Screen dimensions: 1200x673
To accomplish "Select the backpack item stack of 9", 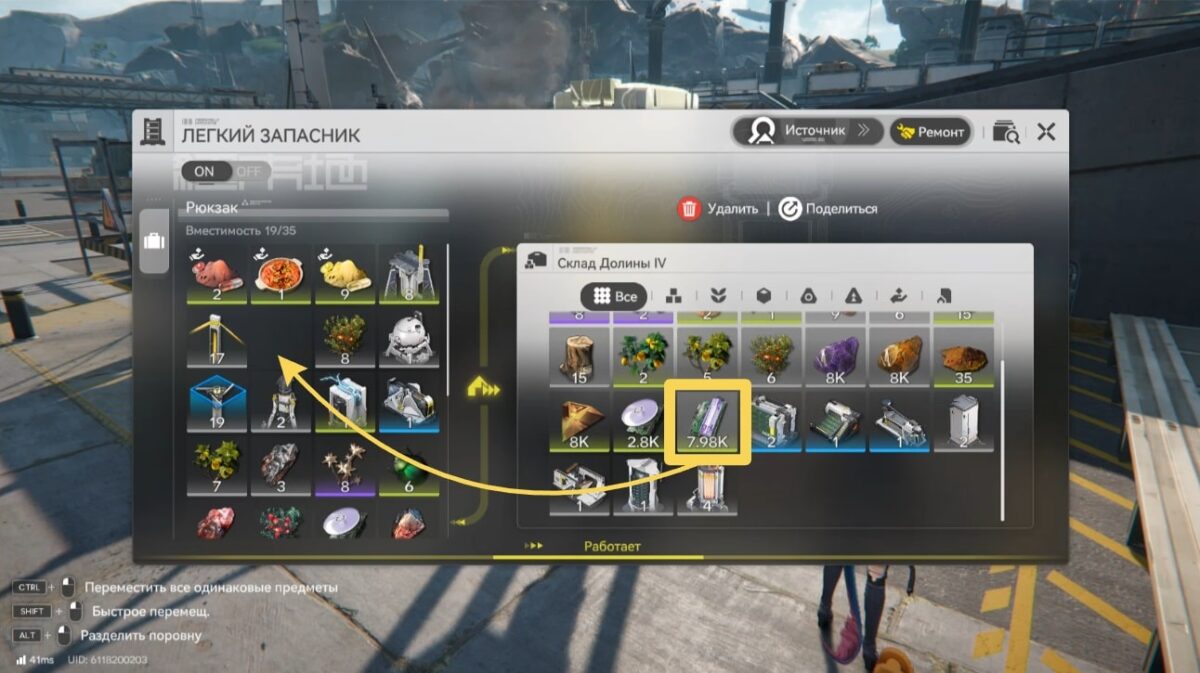I will (x=344, y=274).
